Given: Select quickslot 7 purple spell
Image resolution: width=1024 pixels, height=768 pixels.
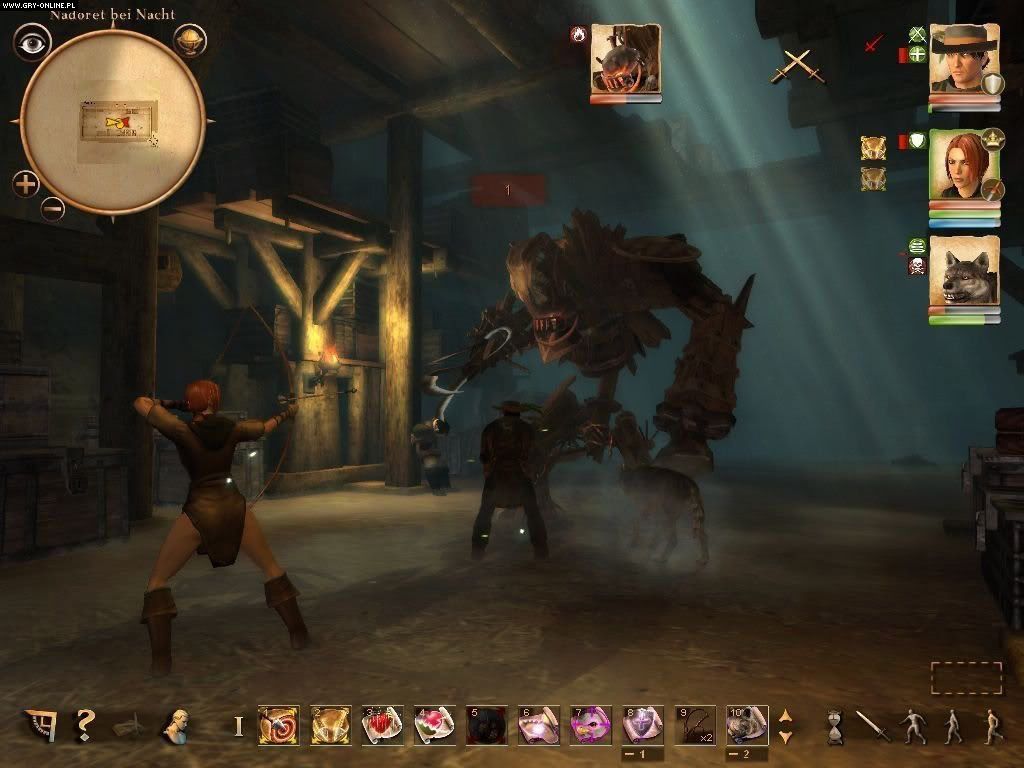Looking at the screenshot, I should 590,725.
